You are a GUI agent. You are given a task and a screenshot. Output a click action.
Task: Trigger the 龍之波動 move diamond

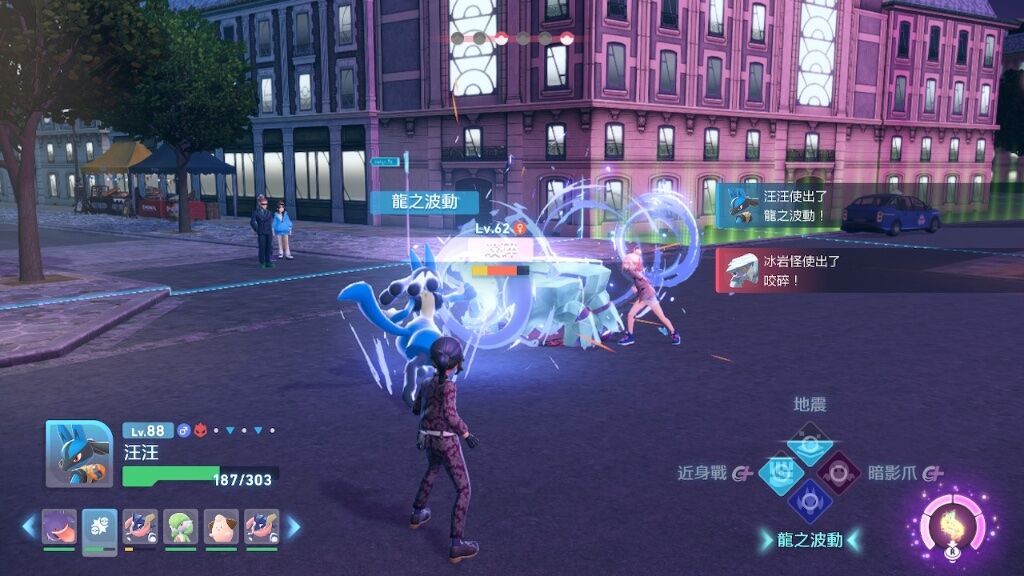(809, 500)
